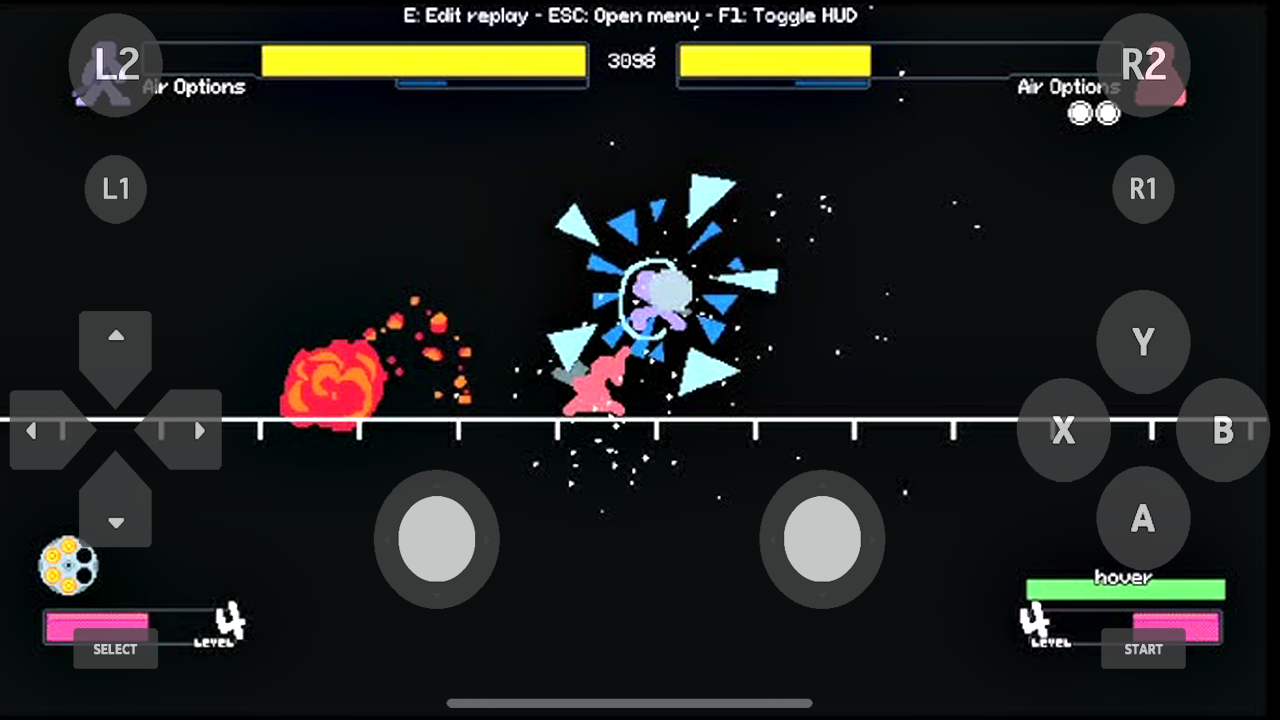Select the revolver cylinder ammo icon

point(70,566)
